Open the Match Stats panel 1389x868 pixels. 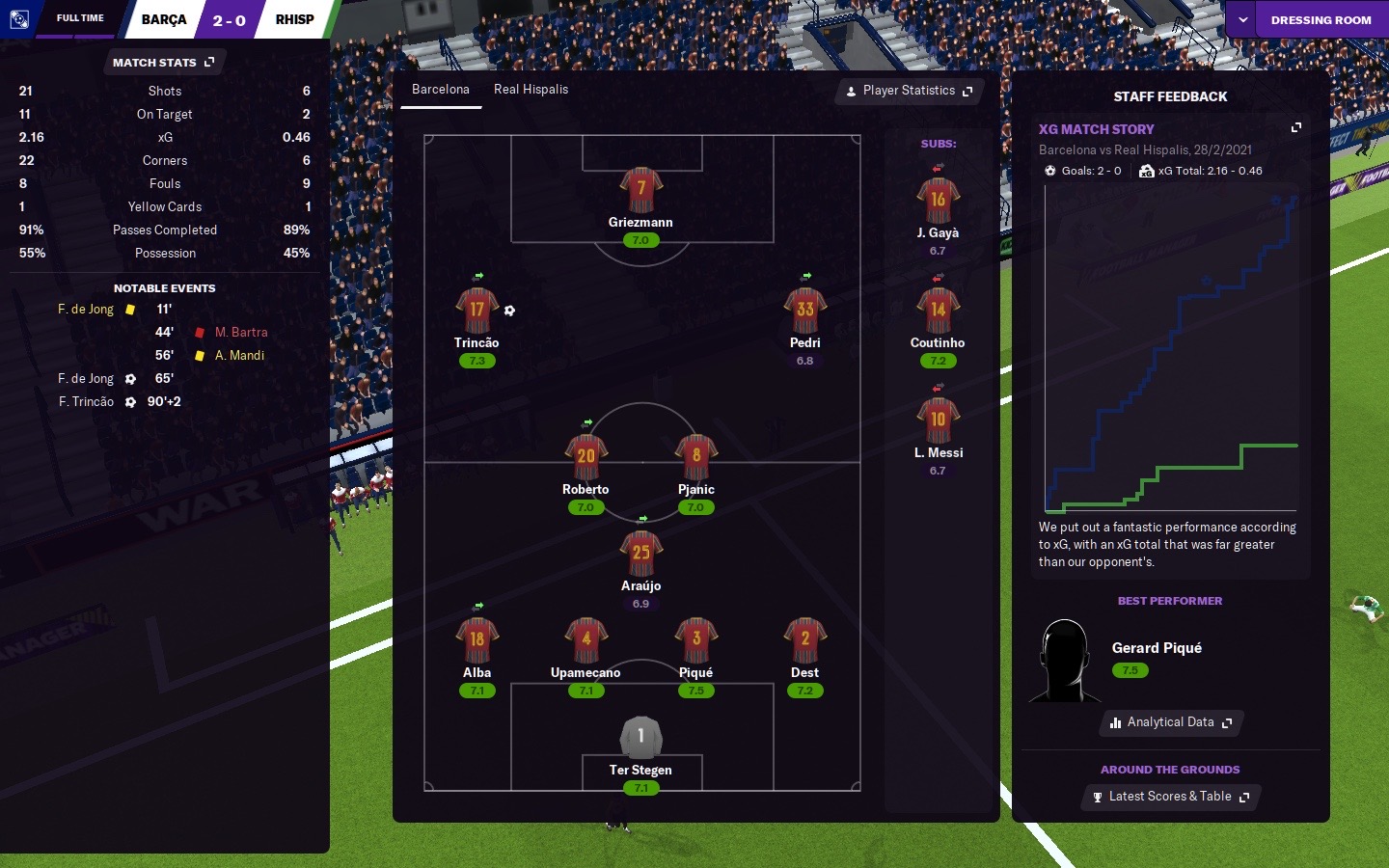point(163,63)
